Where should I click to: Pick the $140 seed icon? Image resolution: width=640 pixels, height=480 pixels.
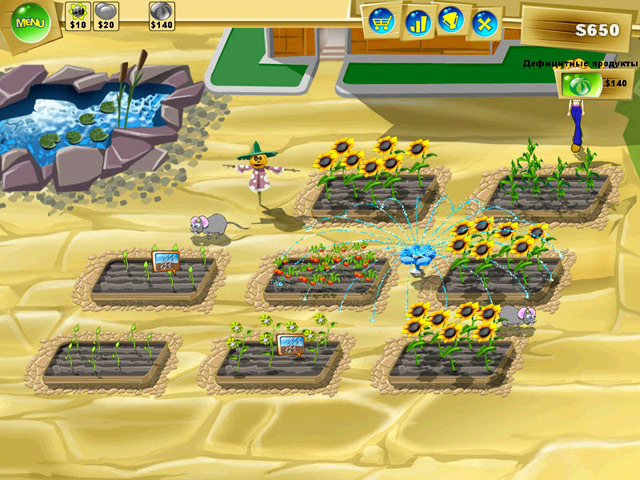coord(162,12)
